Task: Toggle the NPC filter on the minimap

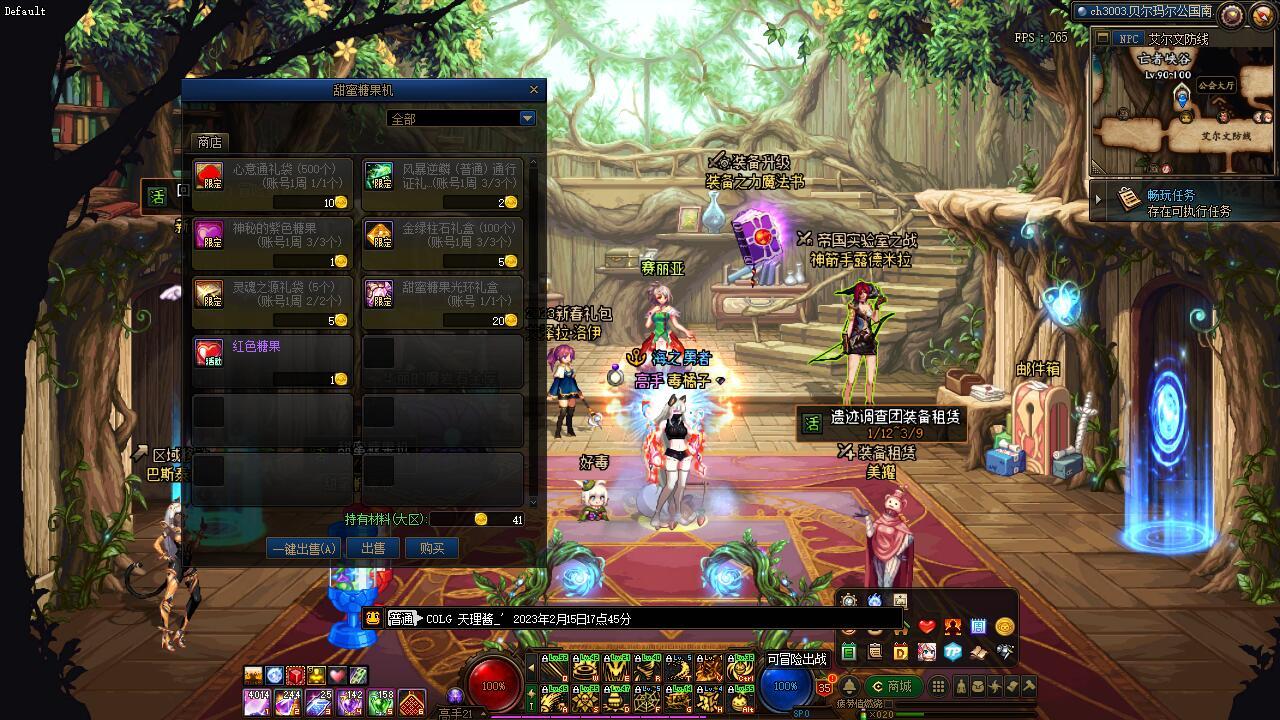Action: 1129,39
